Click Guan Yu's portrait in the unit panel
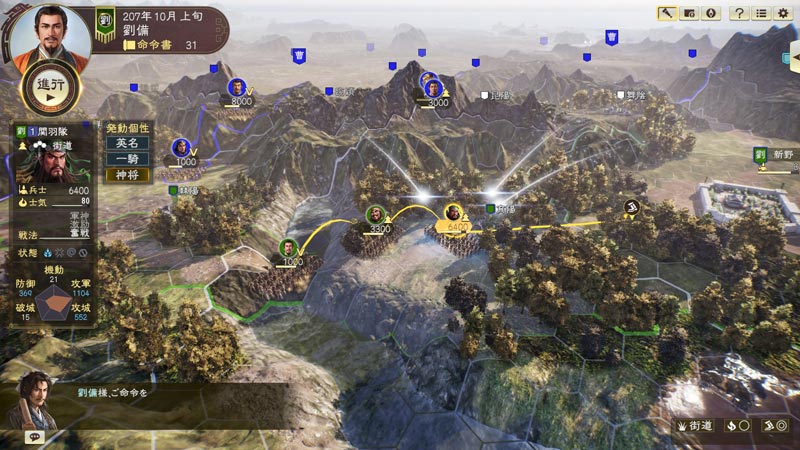800x450 pixels. pyautogui.click(x=48, y=164)
